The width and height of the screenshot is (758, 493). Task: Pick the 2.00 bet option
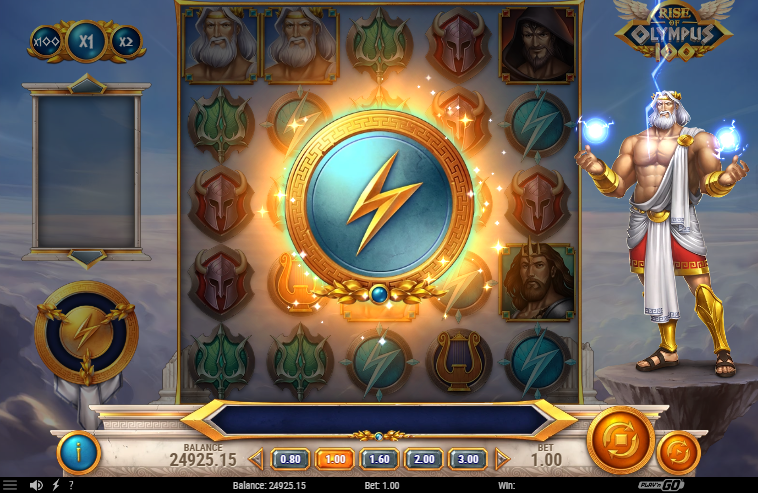click(x=423, y=459)
